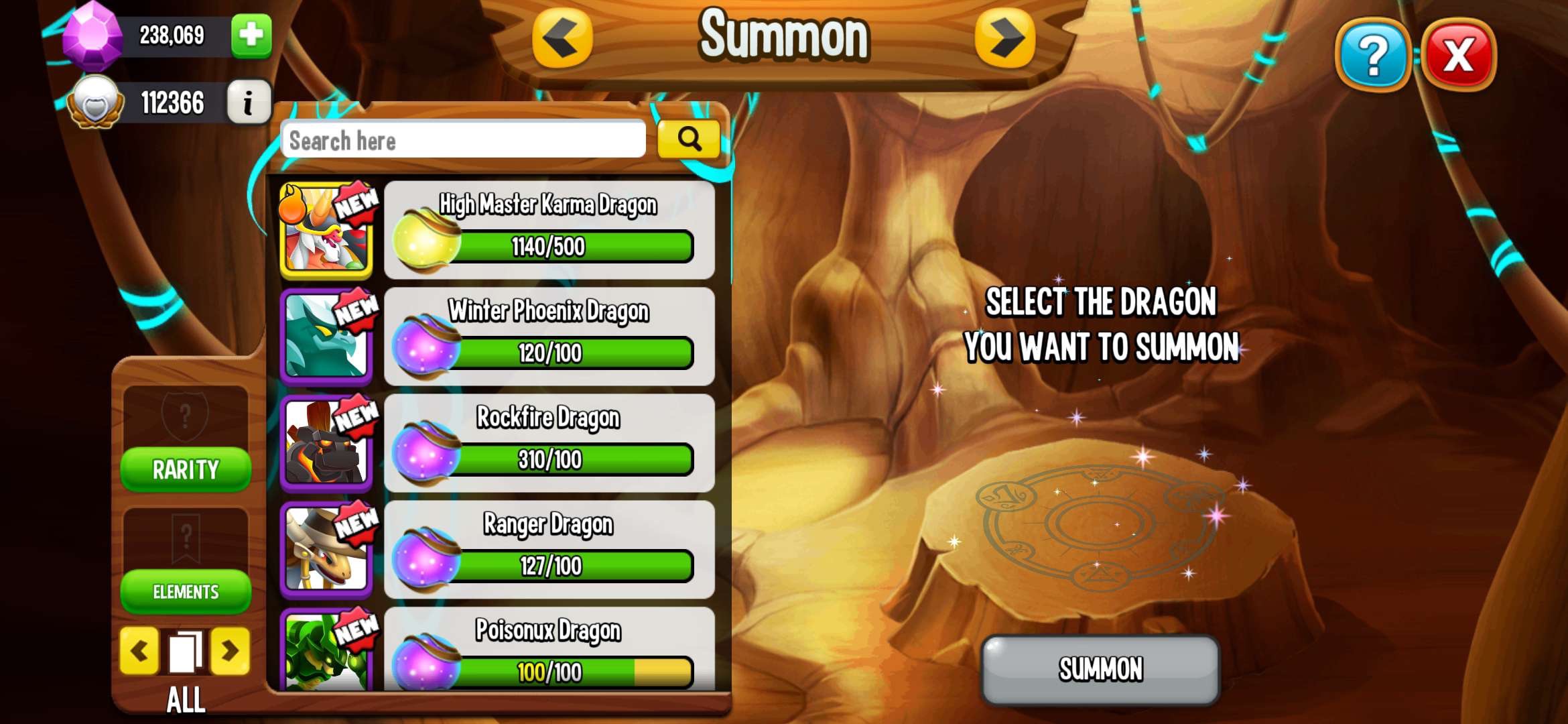Choose the Winter Phoenix Dragon row

(548, 337)
